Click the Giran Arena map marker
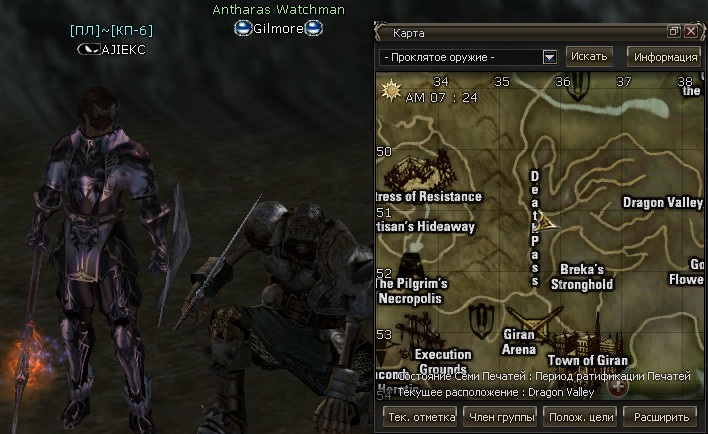Viewport: 708px width, 434px height. (518, 342)
